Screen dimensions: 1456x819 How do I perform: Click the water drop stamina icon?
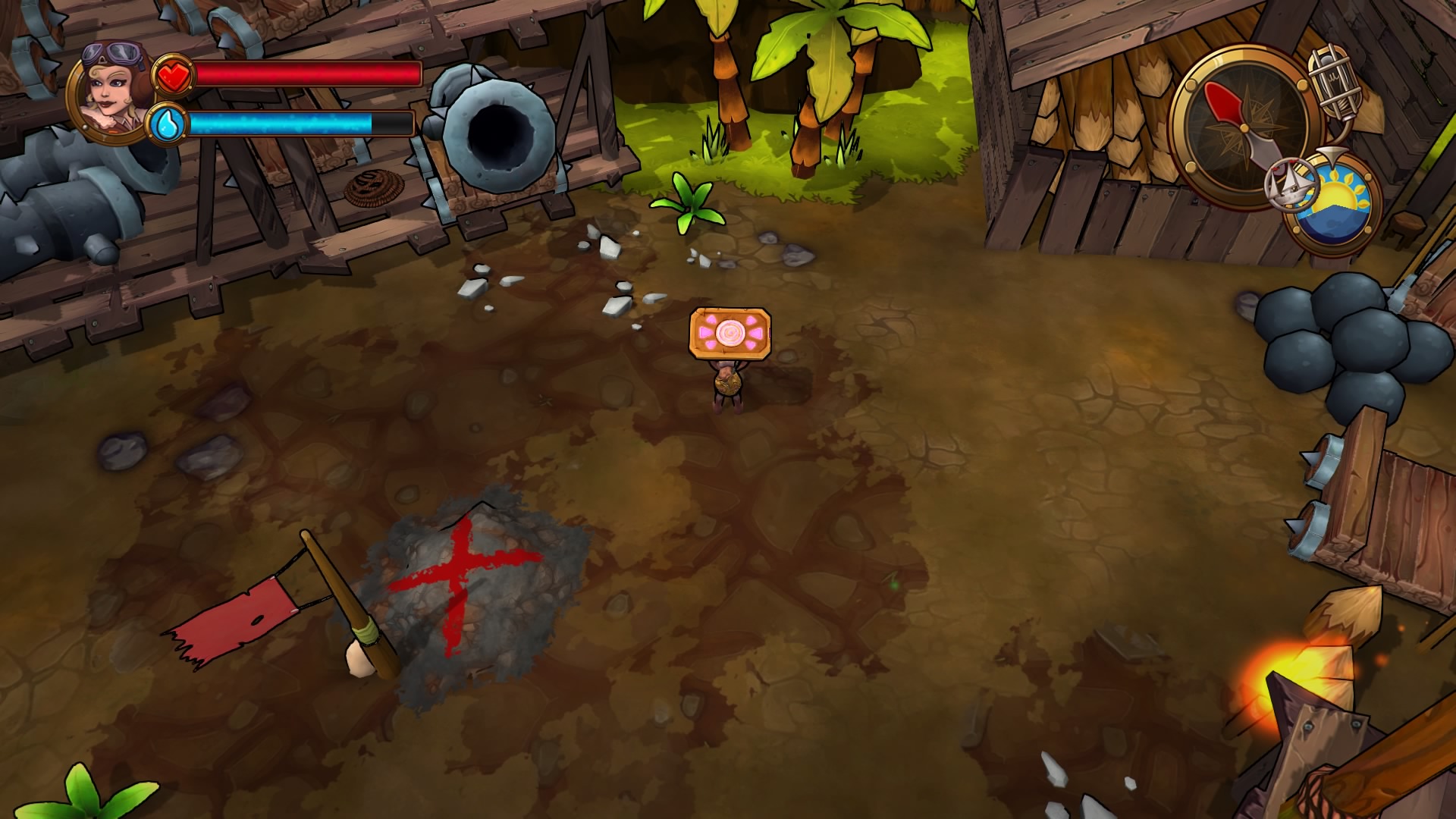(168, 124)
